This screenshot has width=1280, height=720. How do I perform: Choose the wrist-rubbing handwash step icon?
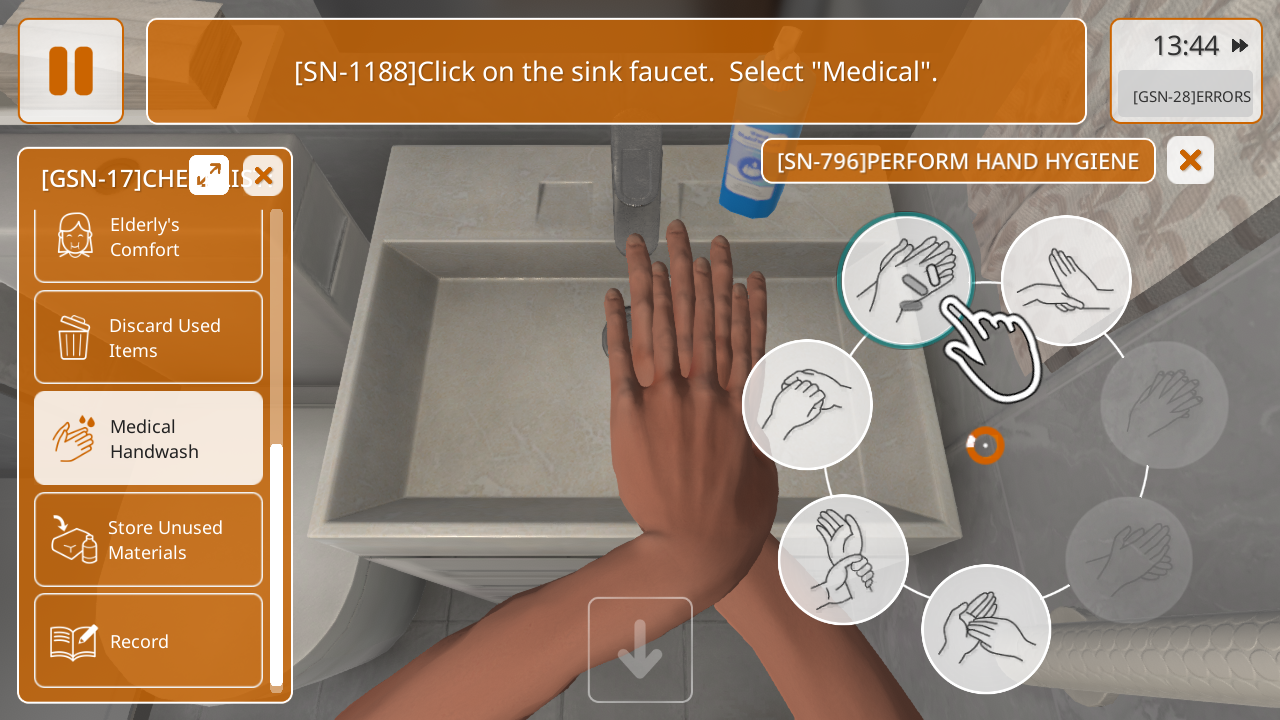(843, 559)
